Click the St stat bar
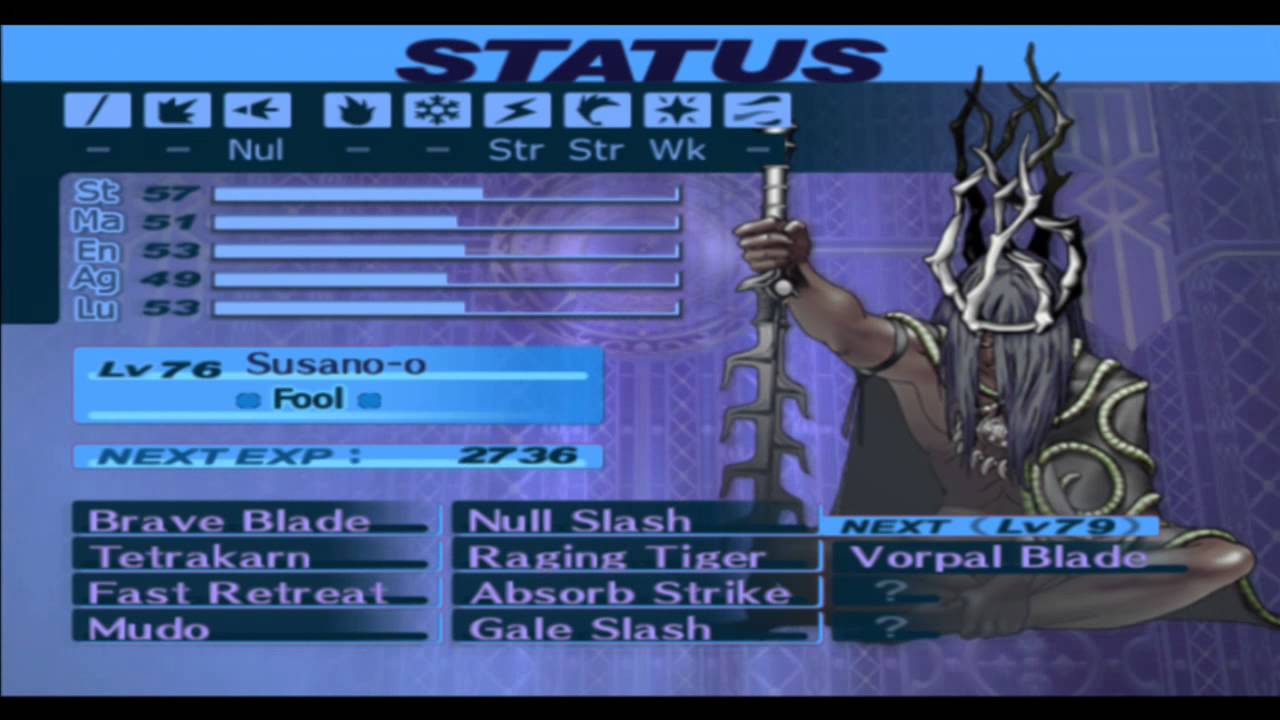This screenshot has height=720, width=1280. [x=445, y=192]
